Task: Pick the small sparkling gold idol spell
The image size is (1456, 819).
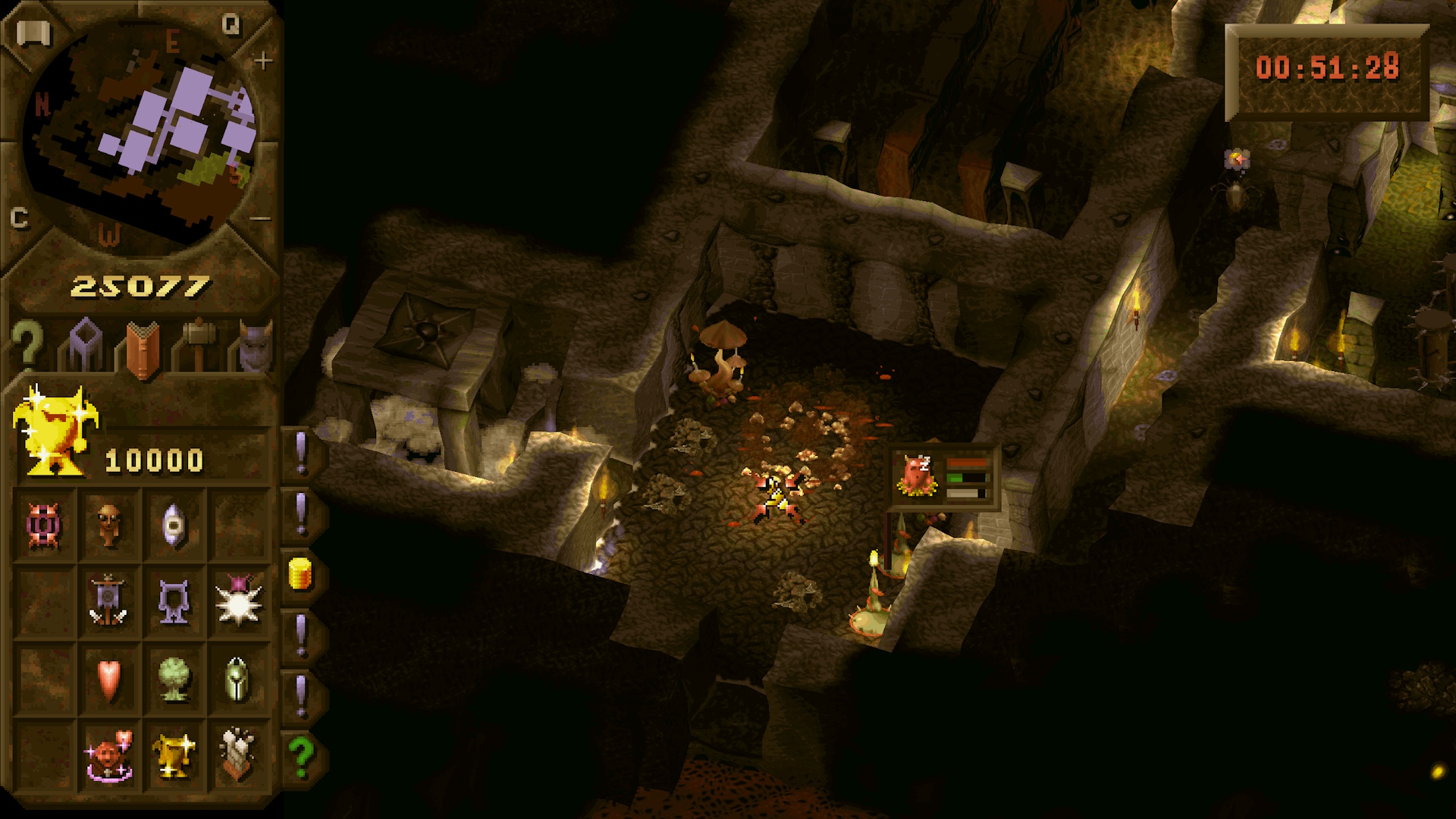Action: tap(174, 755)
